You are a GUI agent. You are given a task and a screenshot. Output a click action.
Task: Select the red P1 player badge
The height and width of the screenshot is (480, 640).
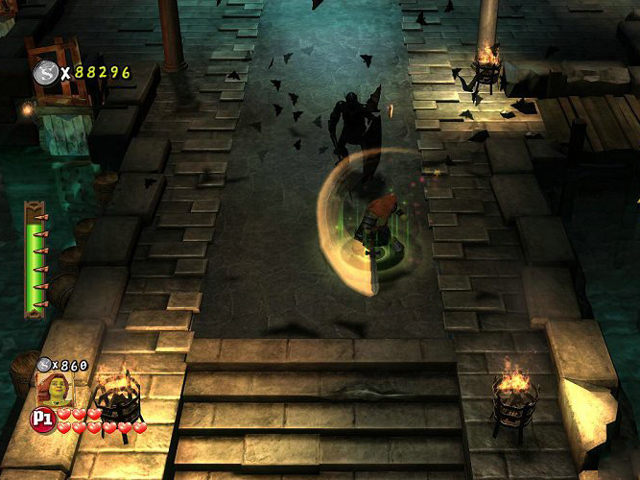44,417
